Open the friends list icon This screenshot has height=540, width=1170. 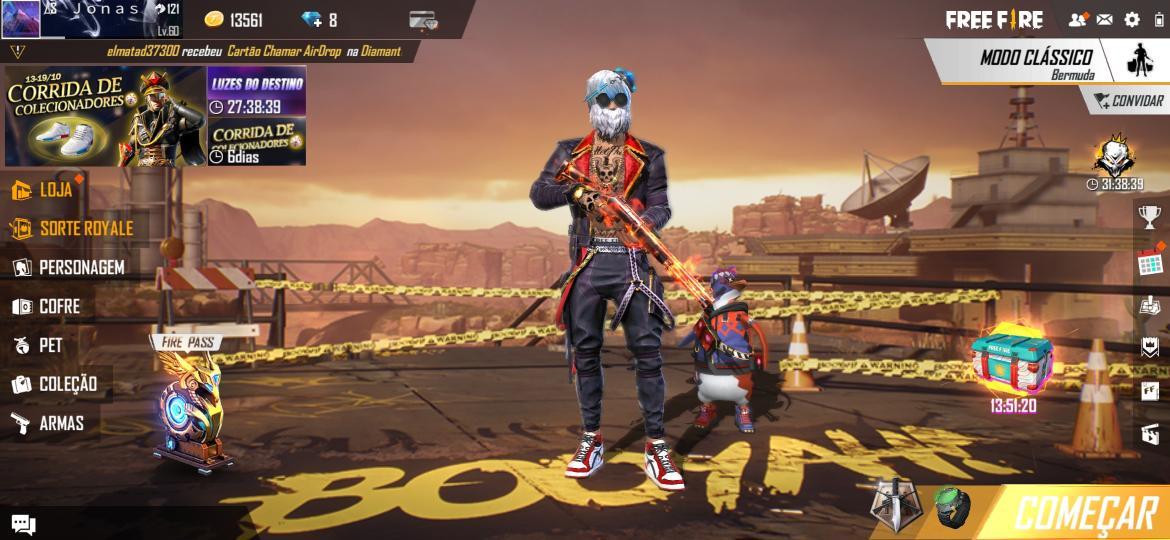[x=1078, y=20]
